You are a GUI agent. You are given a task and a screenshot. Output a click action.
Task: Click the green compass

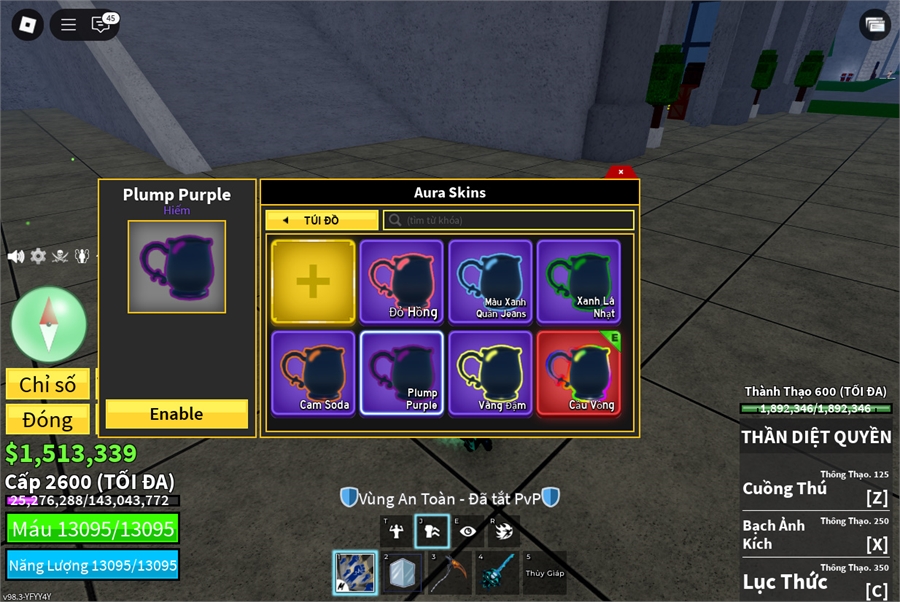(48, 324)
